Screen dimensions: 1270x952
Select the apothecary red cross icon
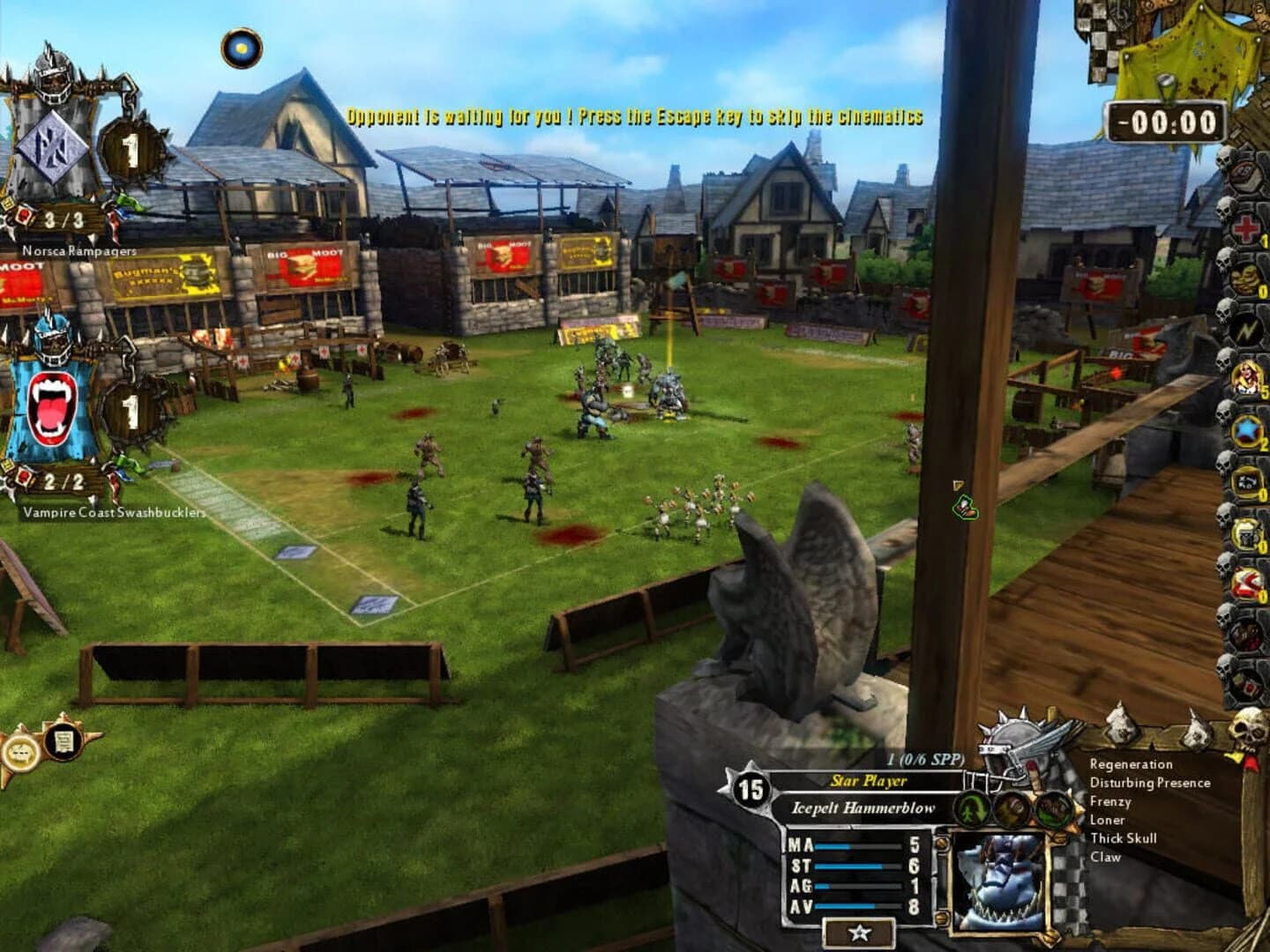tap(1245, 228)
